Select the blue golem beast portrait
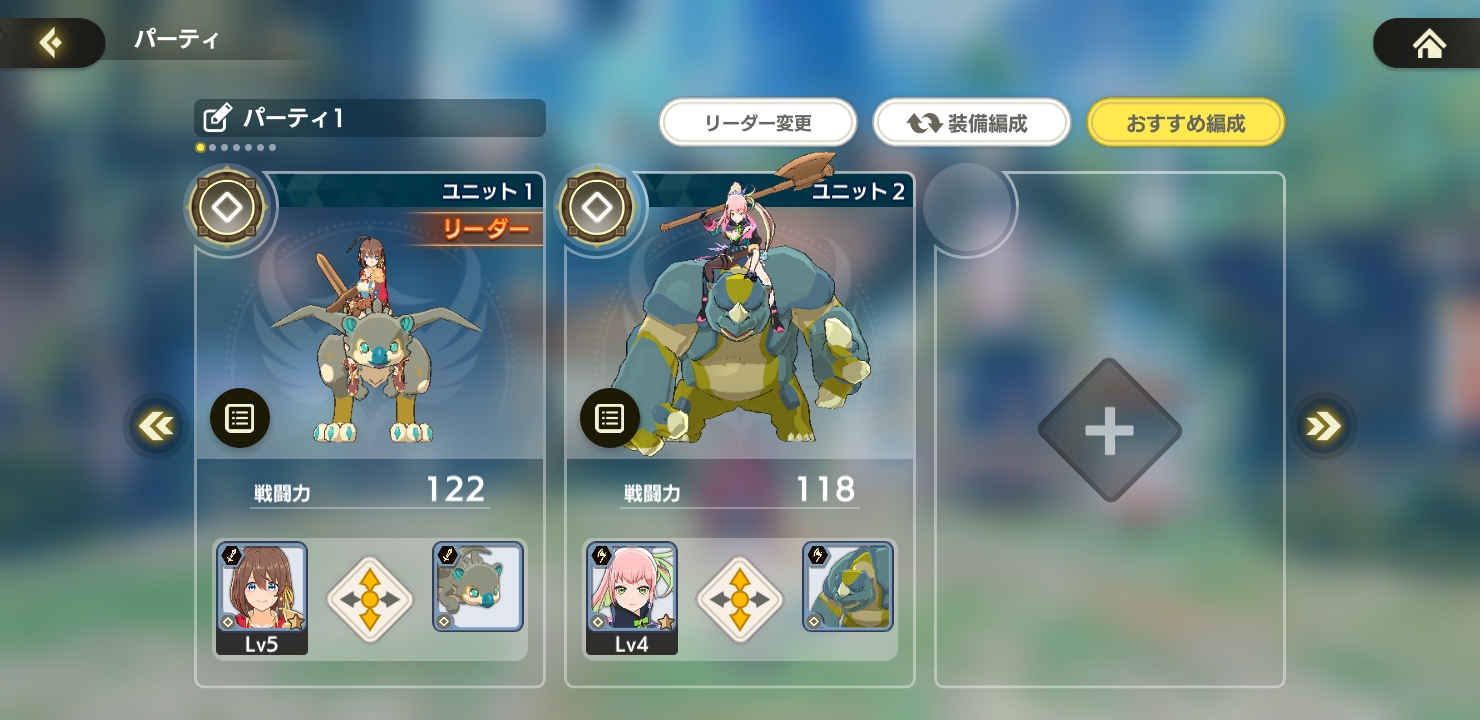The image size is (1480, 720). point(848,587)
